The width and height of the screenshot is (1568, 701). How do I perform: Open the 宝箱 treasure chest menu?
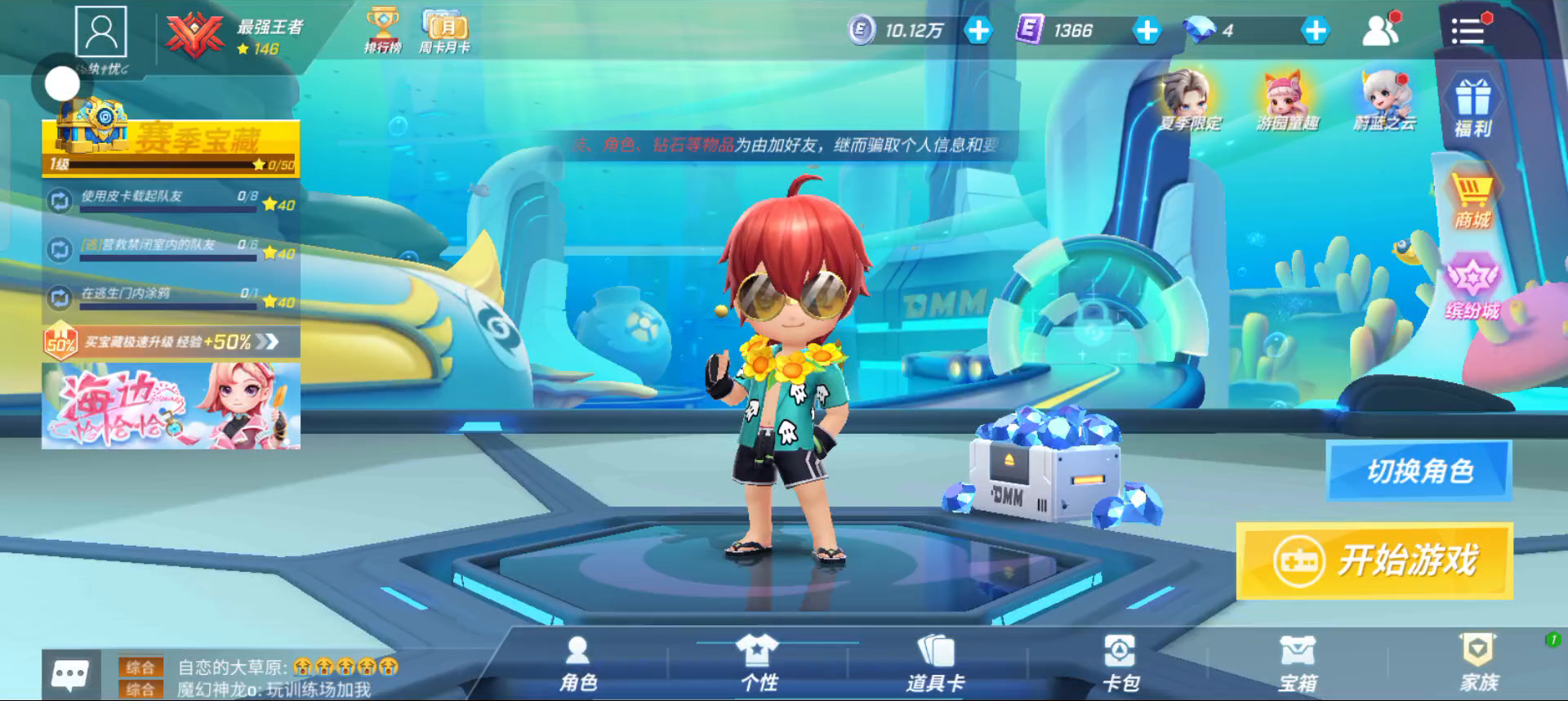pyautogui.click(x=1298, y=665)
